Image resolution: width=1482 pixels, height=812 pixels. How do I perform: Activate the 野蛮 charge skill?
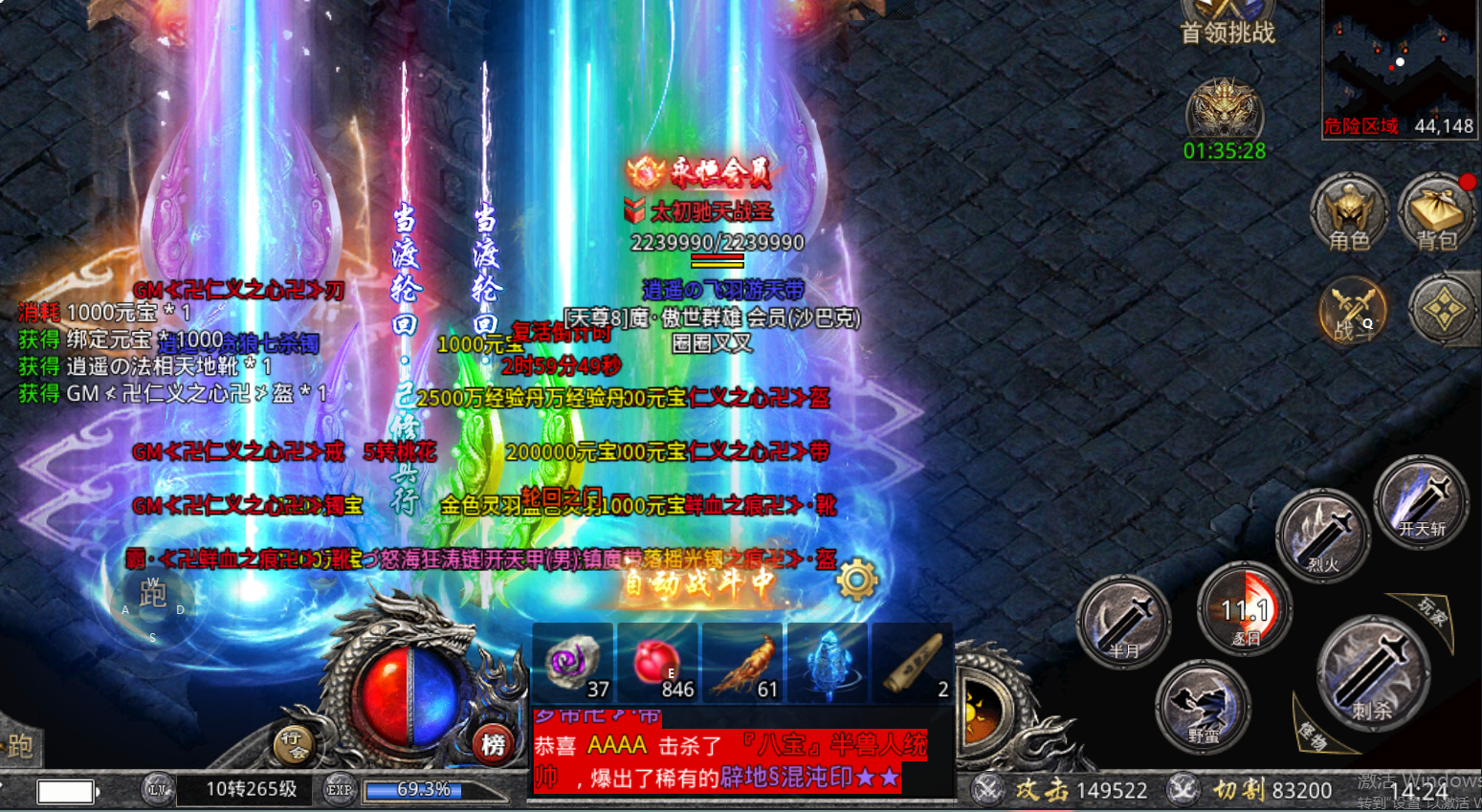pyautogui.click(x=1203, y=707)
